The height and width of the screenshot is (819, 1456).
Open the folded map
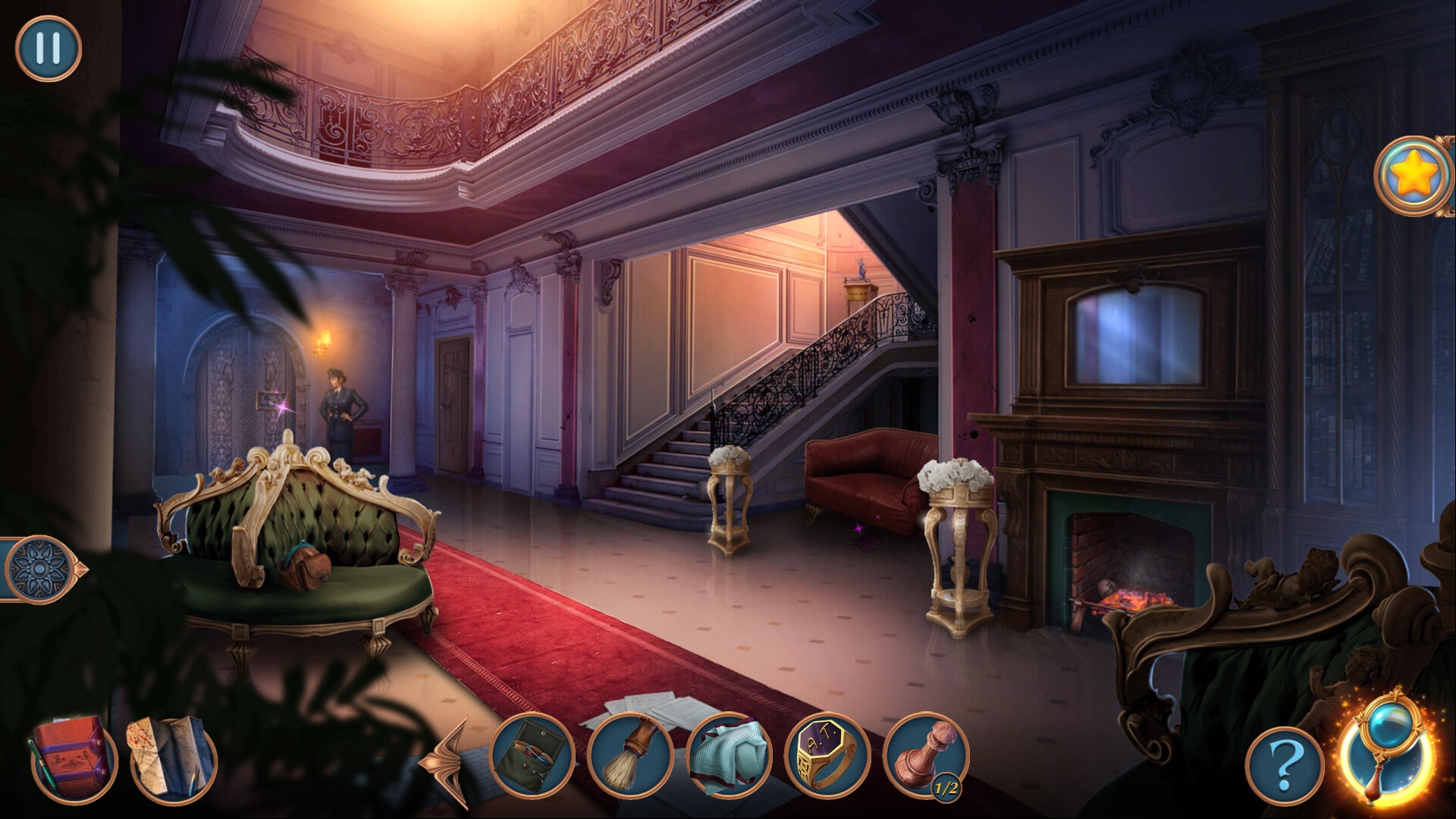174,758
